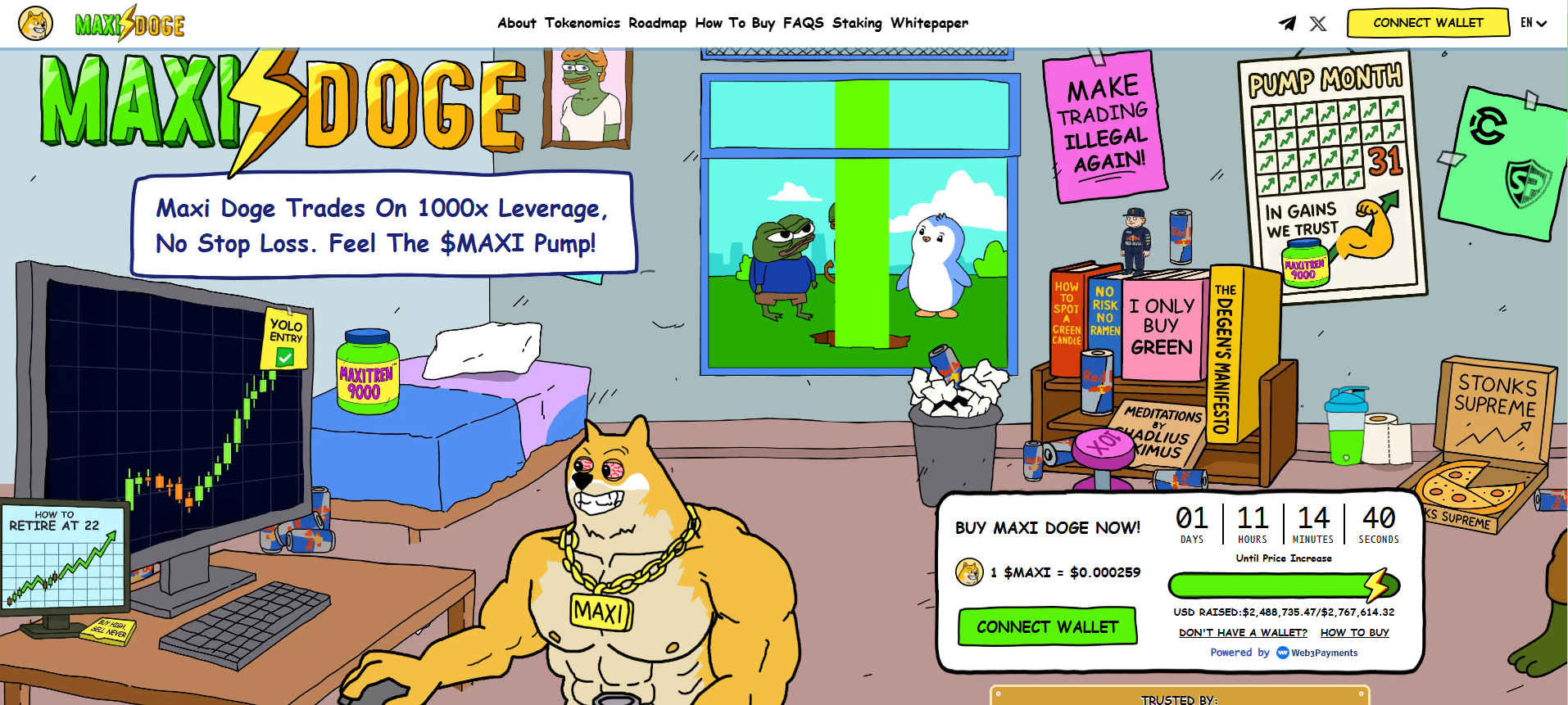Click the lightning bolt on the progress bar
Viewport: 1568px width, 705px height.
pyautogui.click(x=1379, y=585)
